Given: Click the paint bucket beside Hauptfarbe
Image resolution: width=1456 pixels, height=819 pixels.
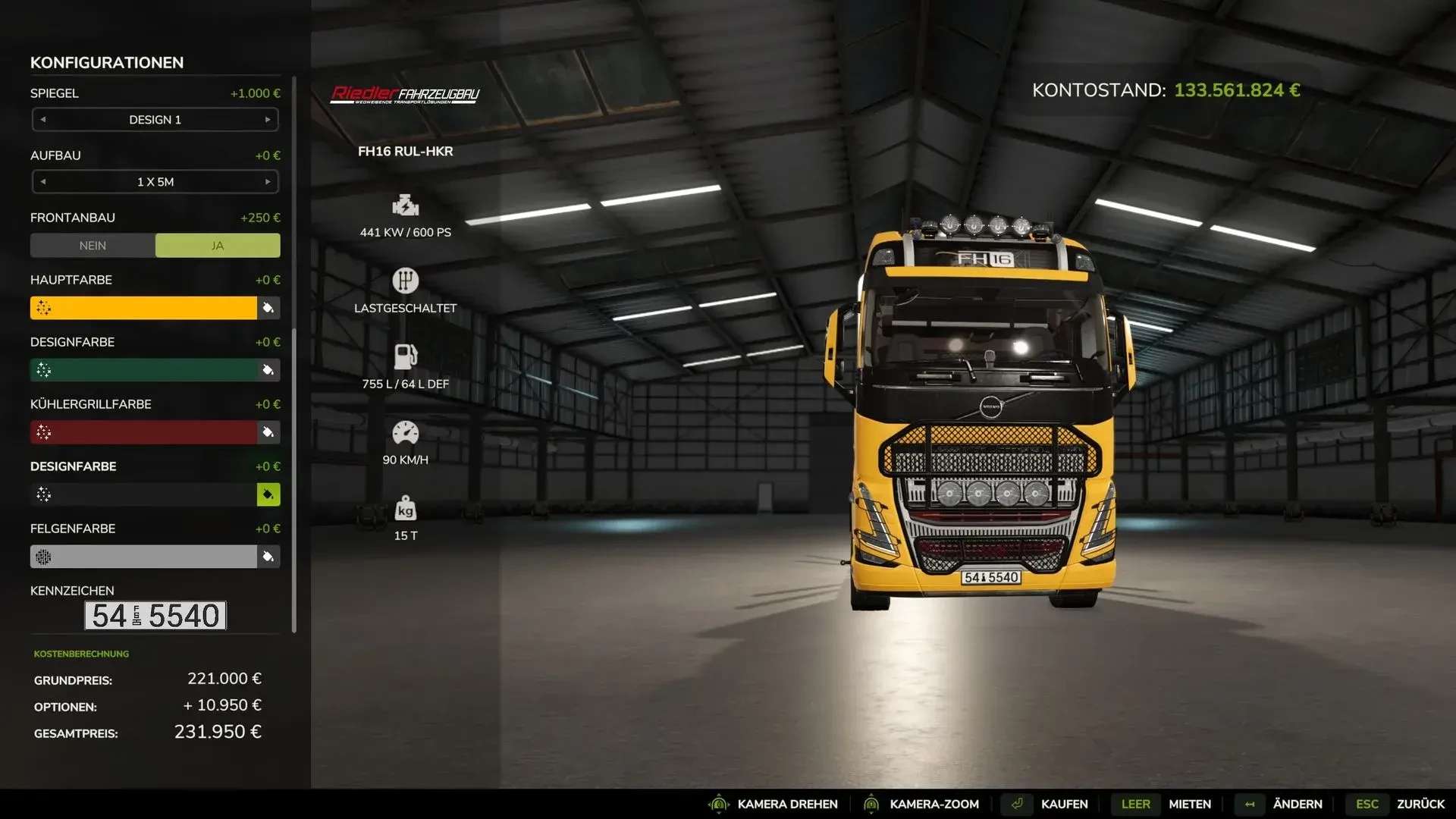Looking at the screenshot, I should pyautogui.click(x=268, y=308).
